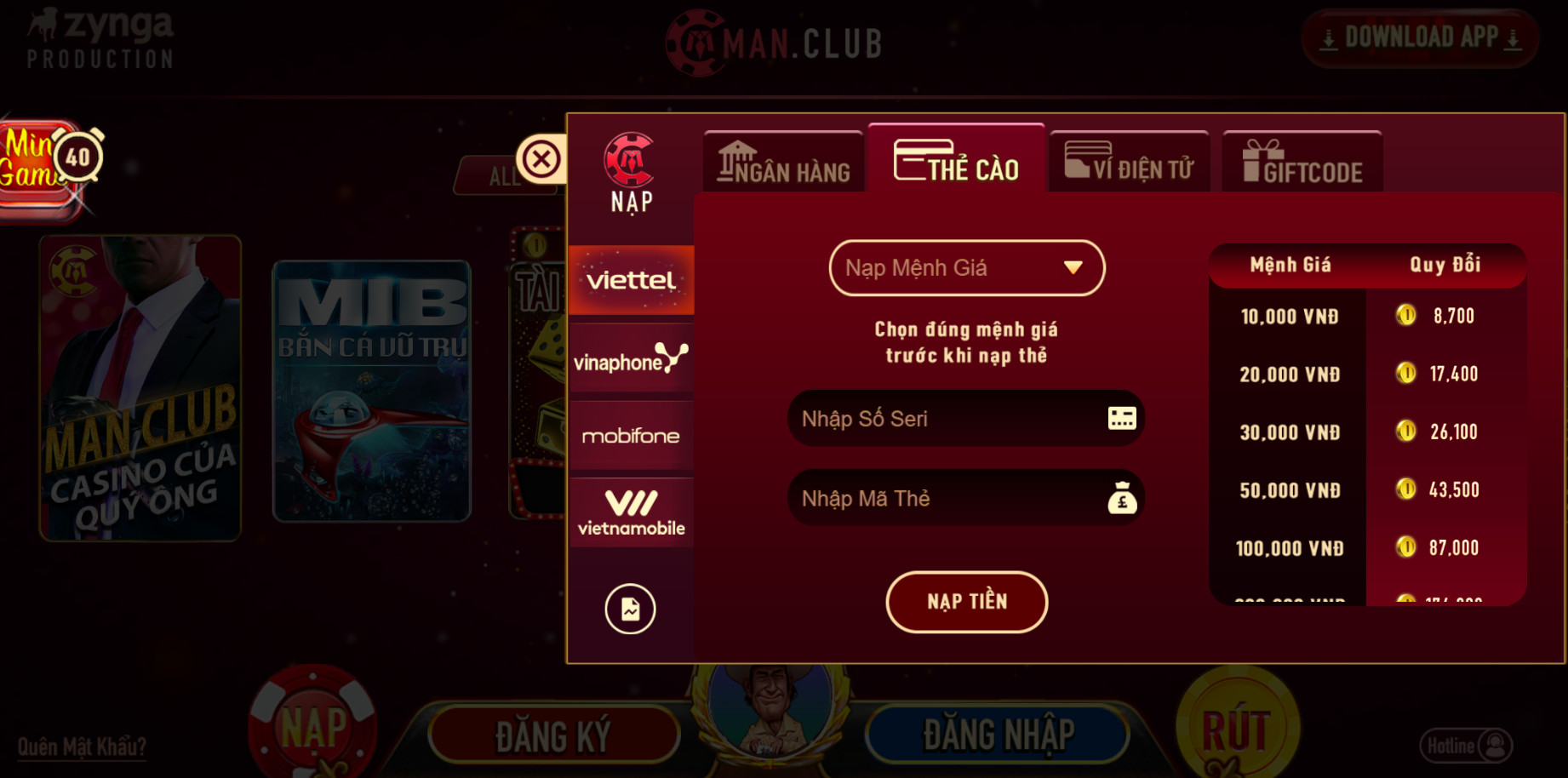Image resolution: width=1568 pixels, height=778 pixels.
Task: Switch to the GIFTCODE tab
Action: tap(1302, 163)
